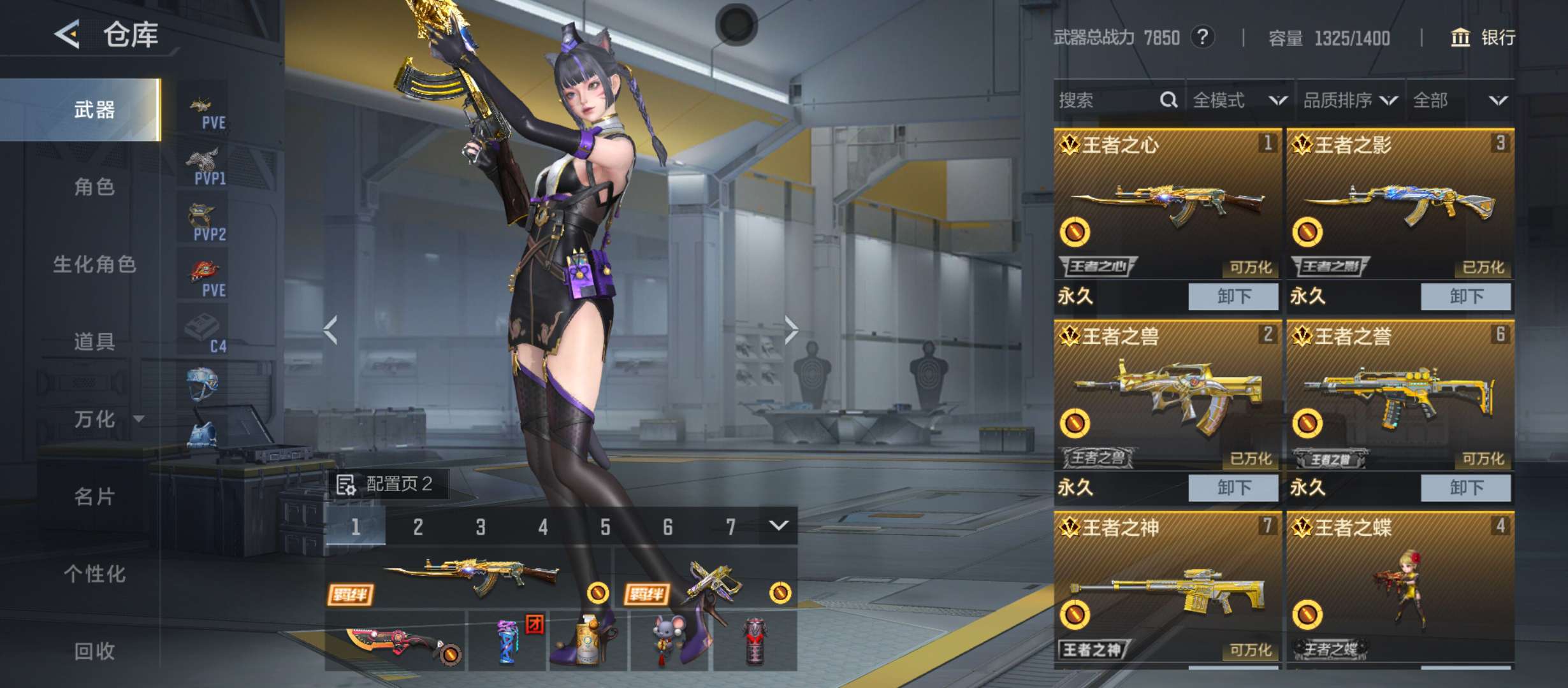Screen dimensions: 1568x688
Task: Open the 回收 recycle section
Action: [94, 651]
